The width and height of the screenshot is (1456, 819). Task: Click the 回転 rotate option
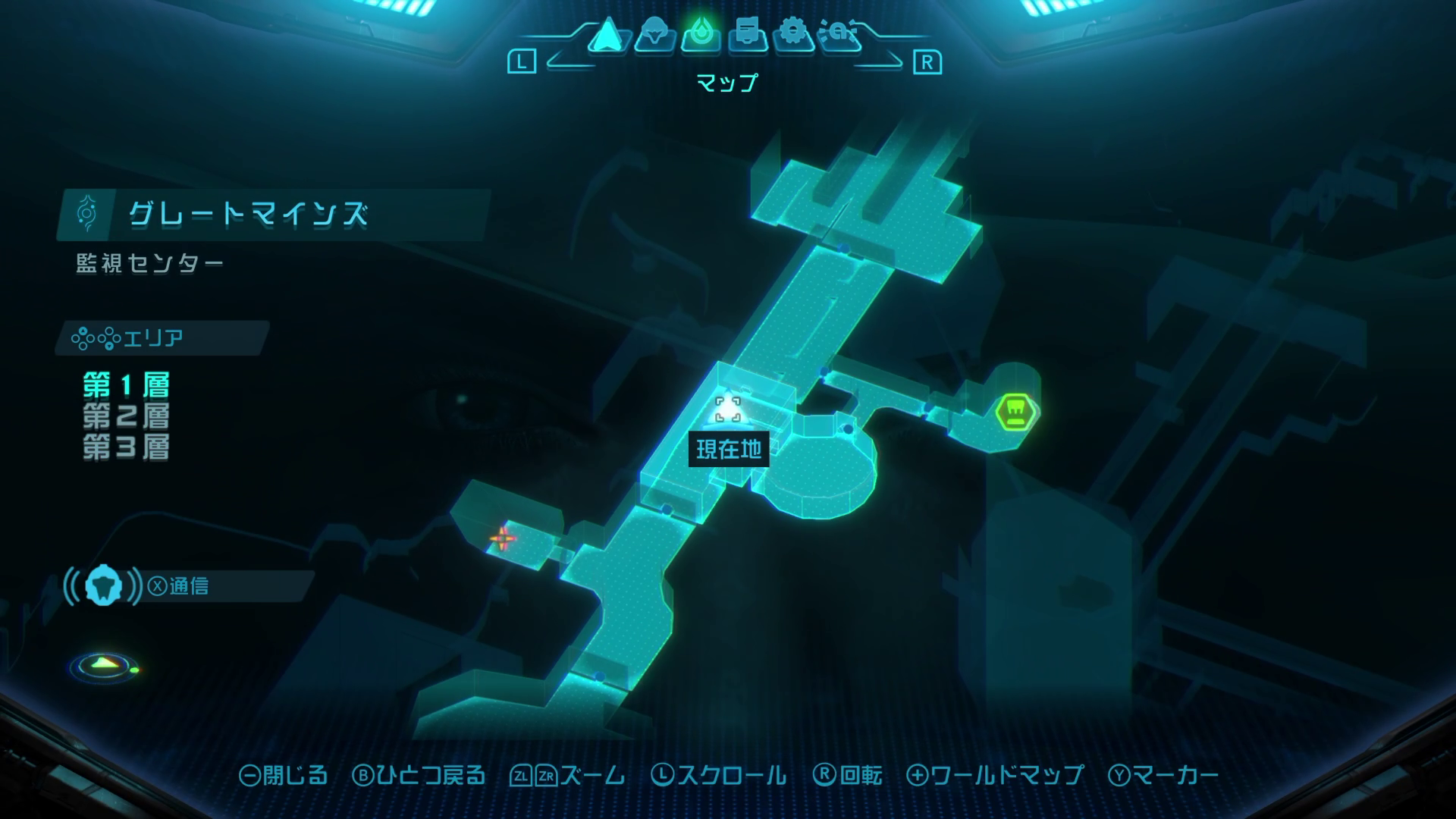coord(848,775)
